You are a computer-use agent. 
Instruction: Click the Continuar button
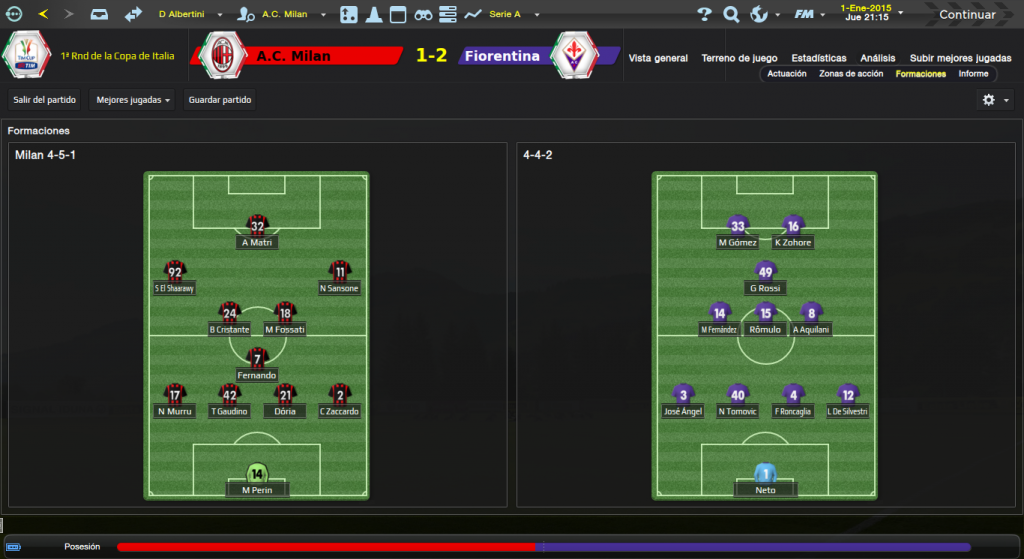(x=966, y=14)
